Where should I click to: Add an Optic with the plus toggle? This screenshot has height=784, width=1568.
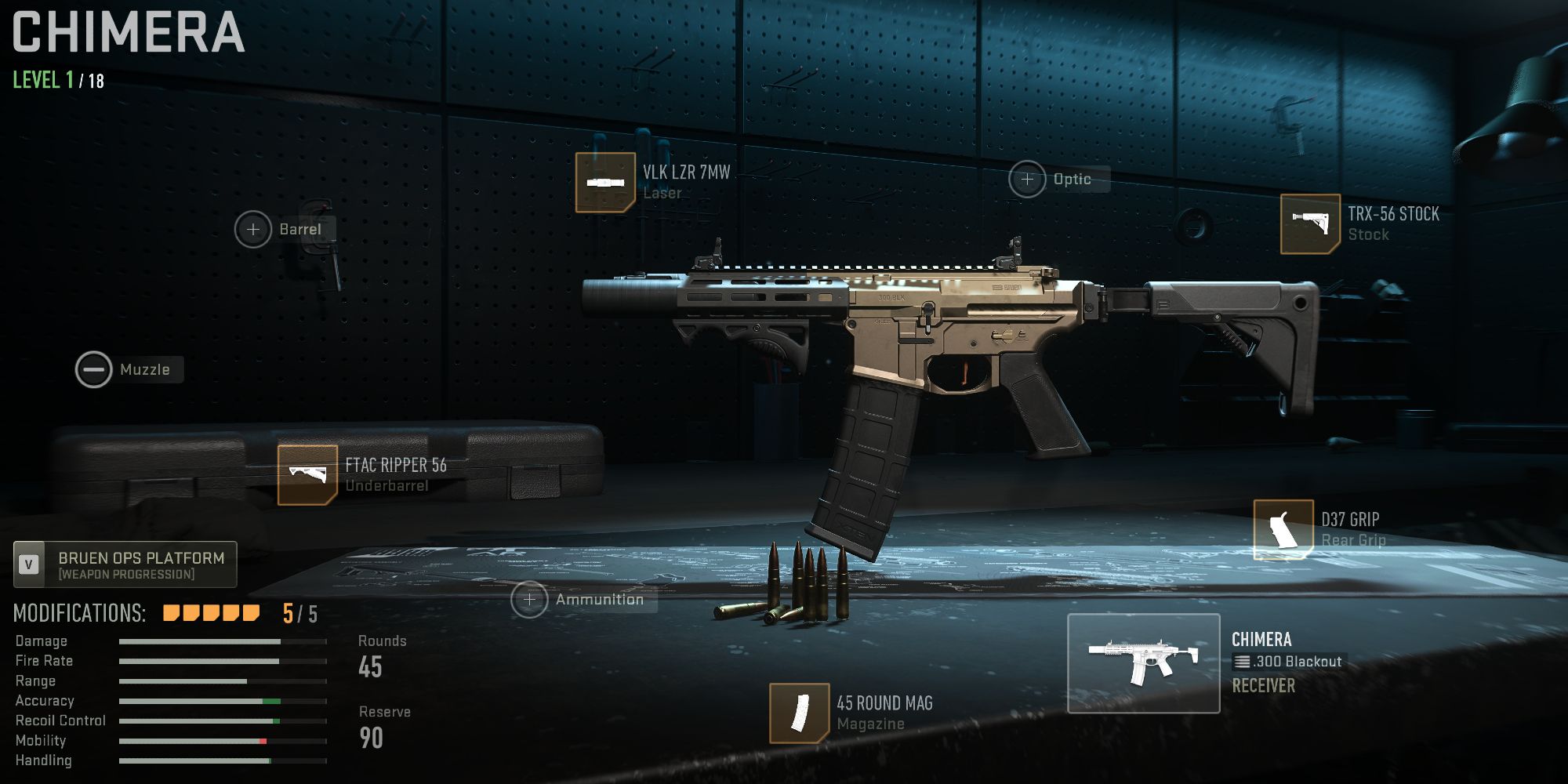[1026, 179]
